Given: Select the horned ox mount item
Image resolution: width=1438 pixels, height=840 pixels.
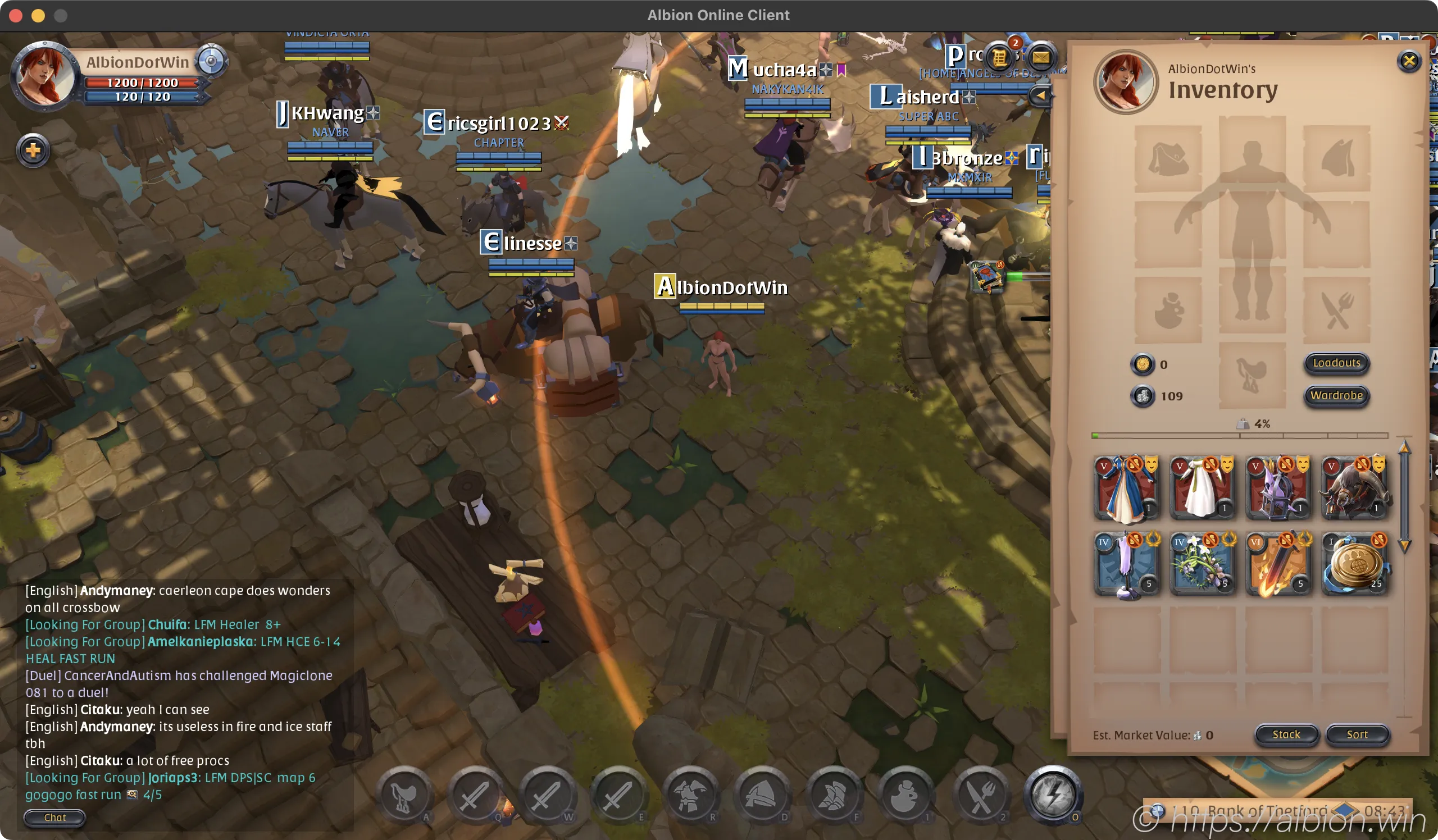Looking at the screenshot, I should (1354, 488).
